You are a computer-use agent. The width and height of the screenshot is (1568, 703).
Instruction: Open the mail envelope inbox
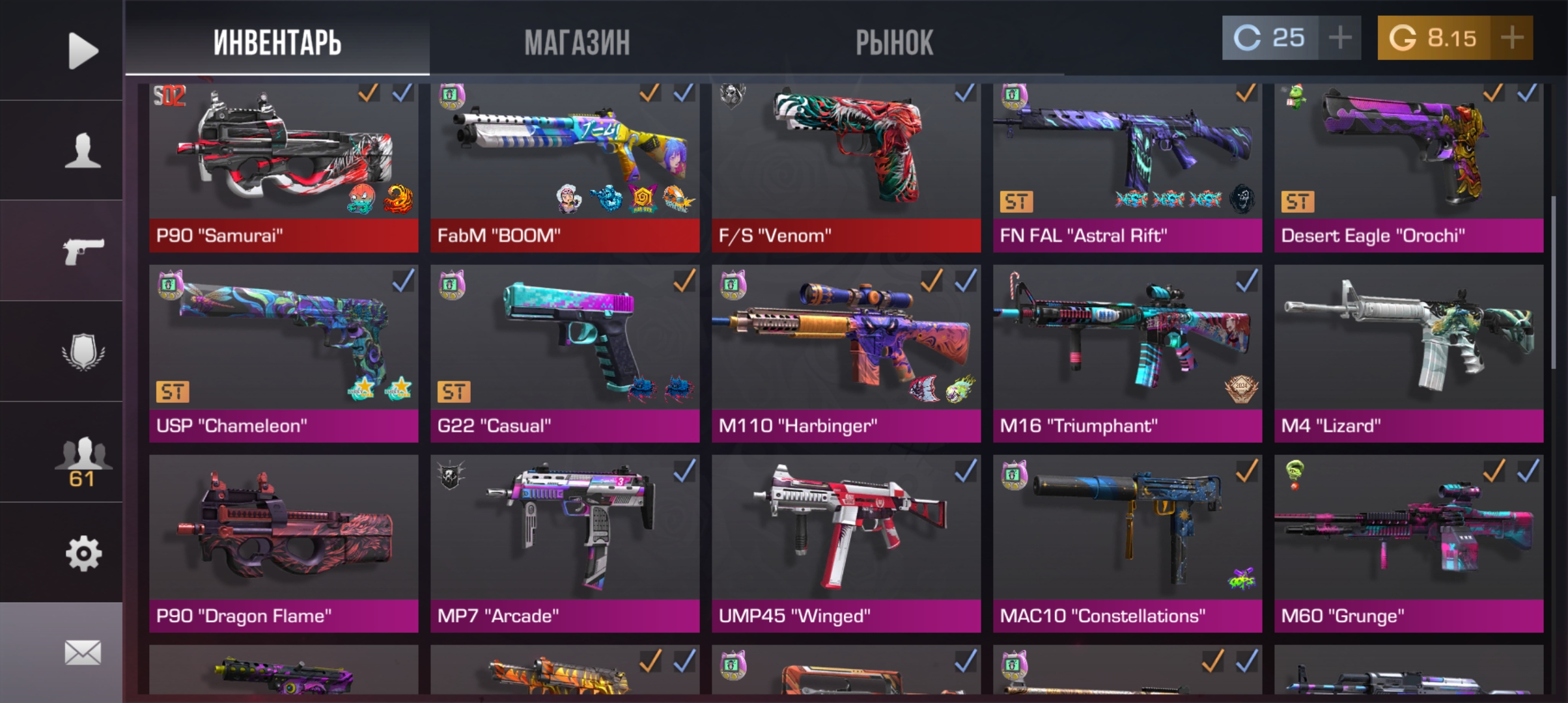(x=82, y=652)
